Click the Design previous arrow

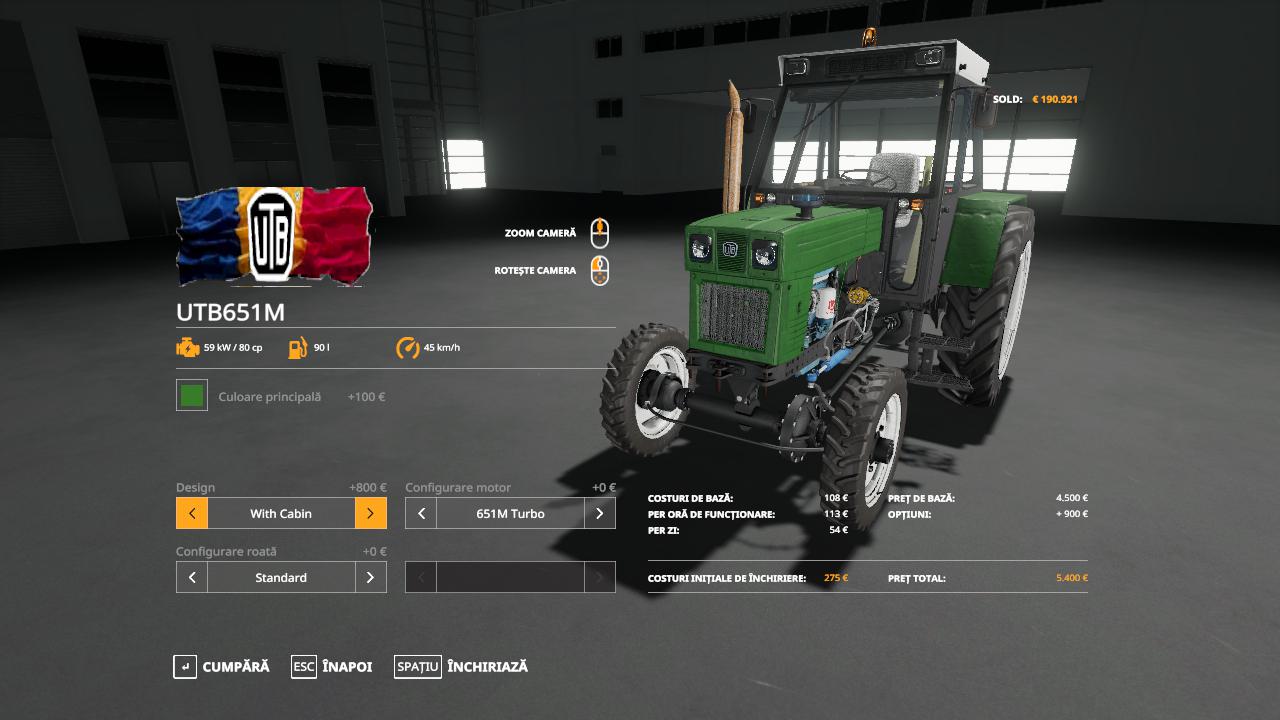192,514
